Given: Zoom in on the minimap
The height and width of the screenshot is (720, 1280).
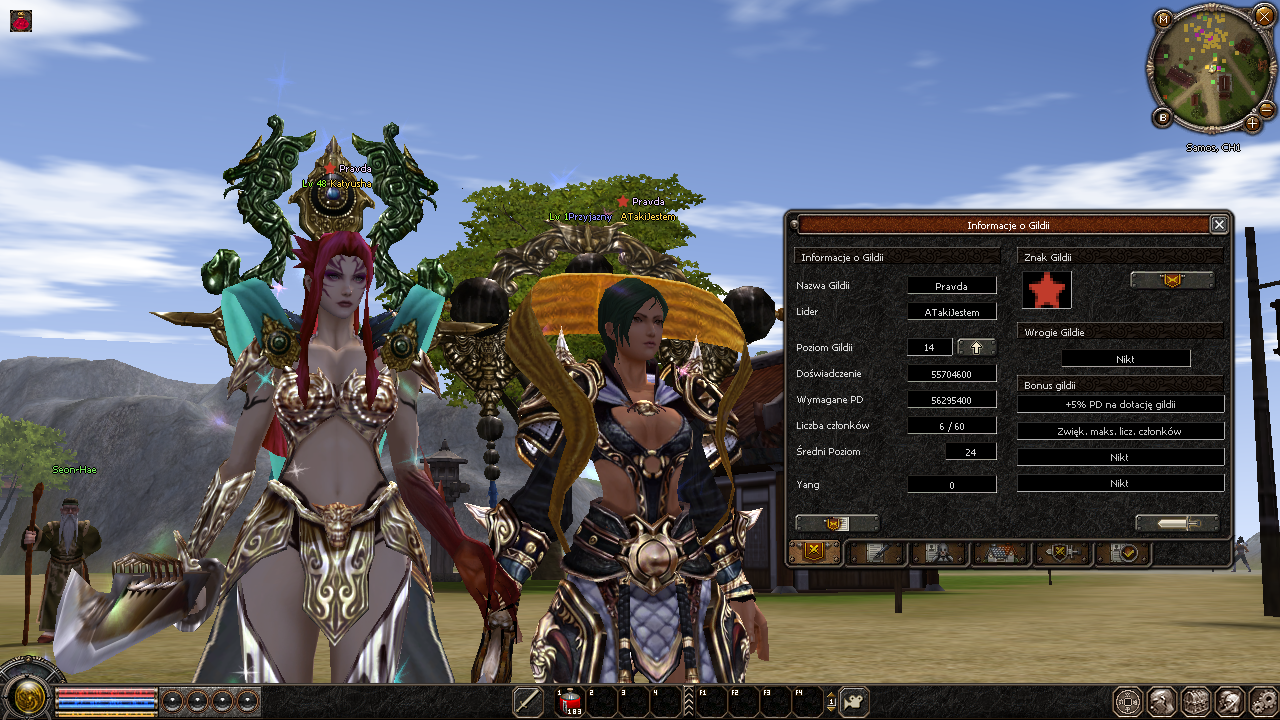Looking at the screenshot, I should 1253,123.
